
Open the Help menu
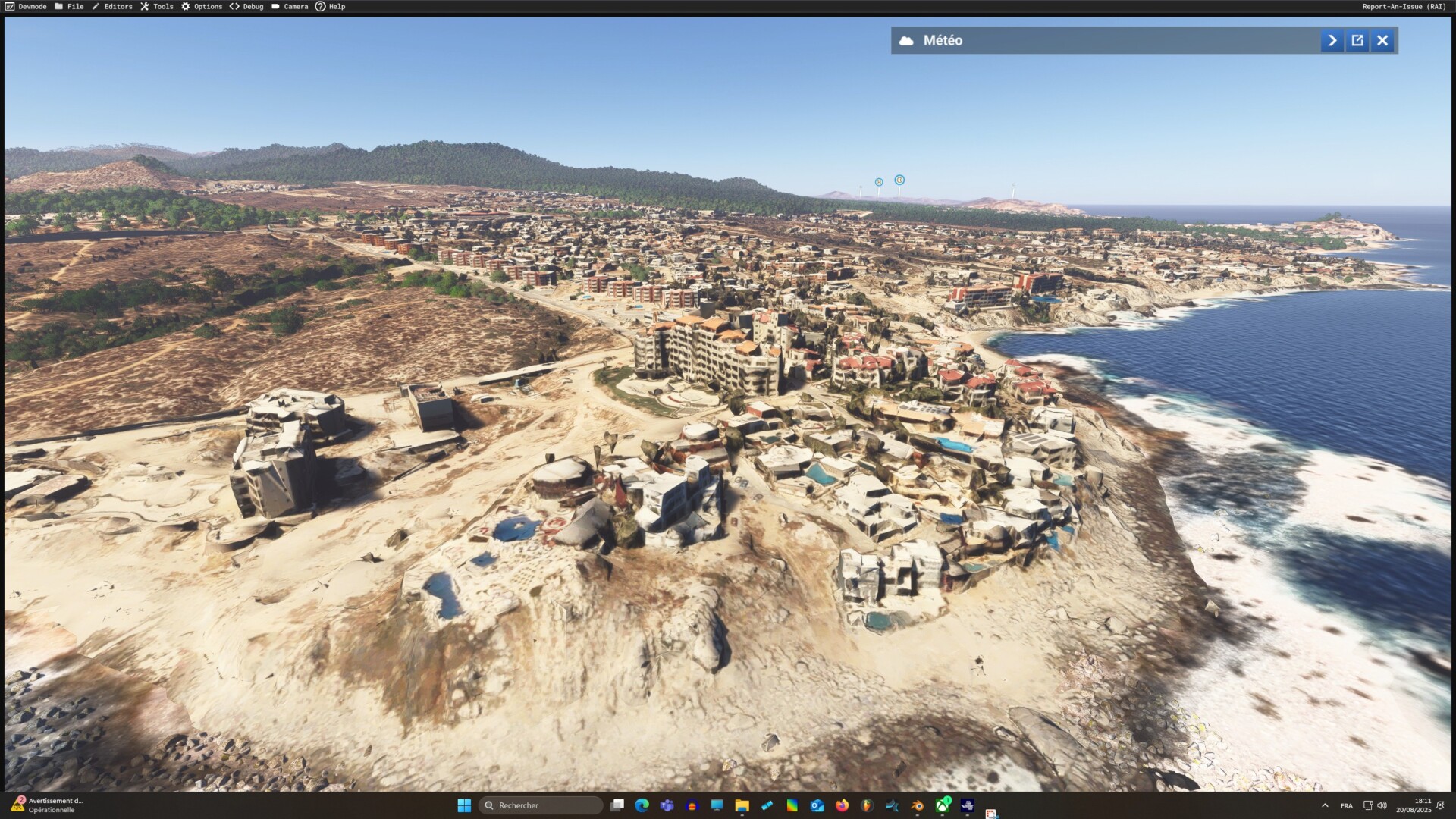pyautogui.click(x=331, y=6)
